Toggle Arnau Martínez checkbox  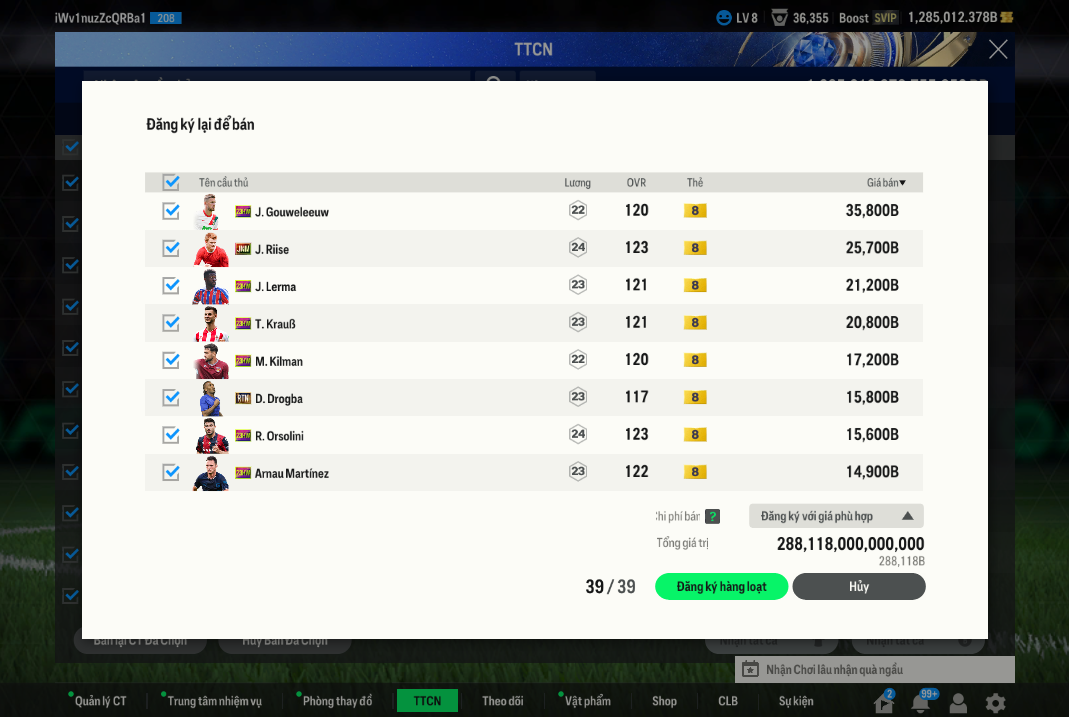coord(171,472)
